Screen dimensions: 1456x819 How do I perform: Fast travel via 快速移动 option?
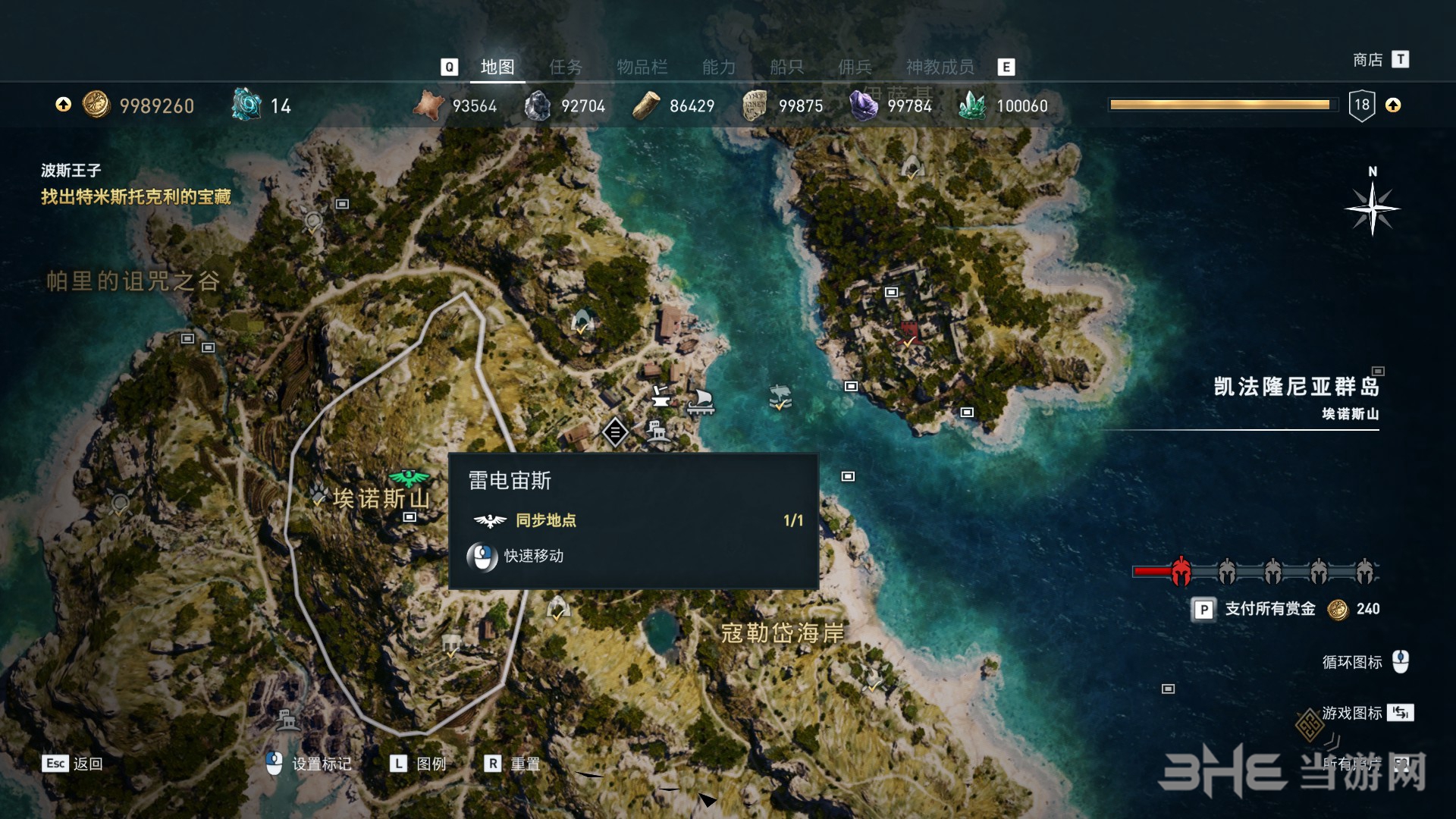coord(533,557)
